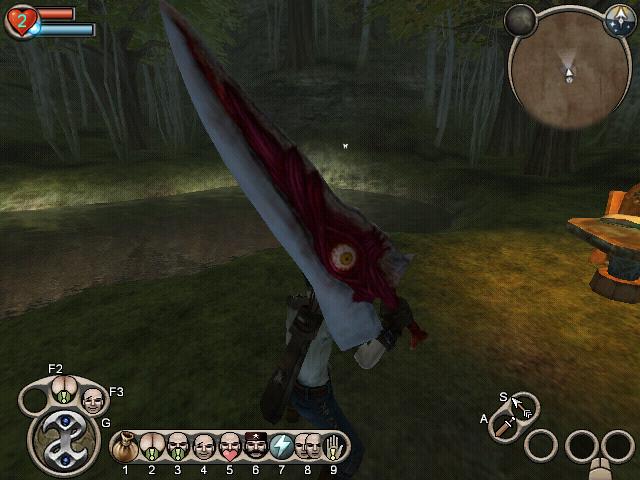Select the F3 bald face expression slot
Image resolution: width=640 pixels, height=480 pixels.
92,400
